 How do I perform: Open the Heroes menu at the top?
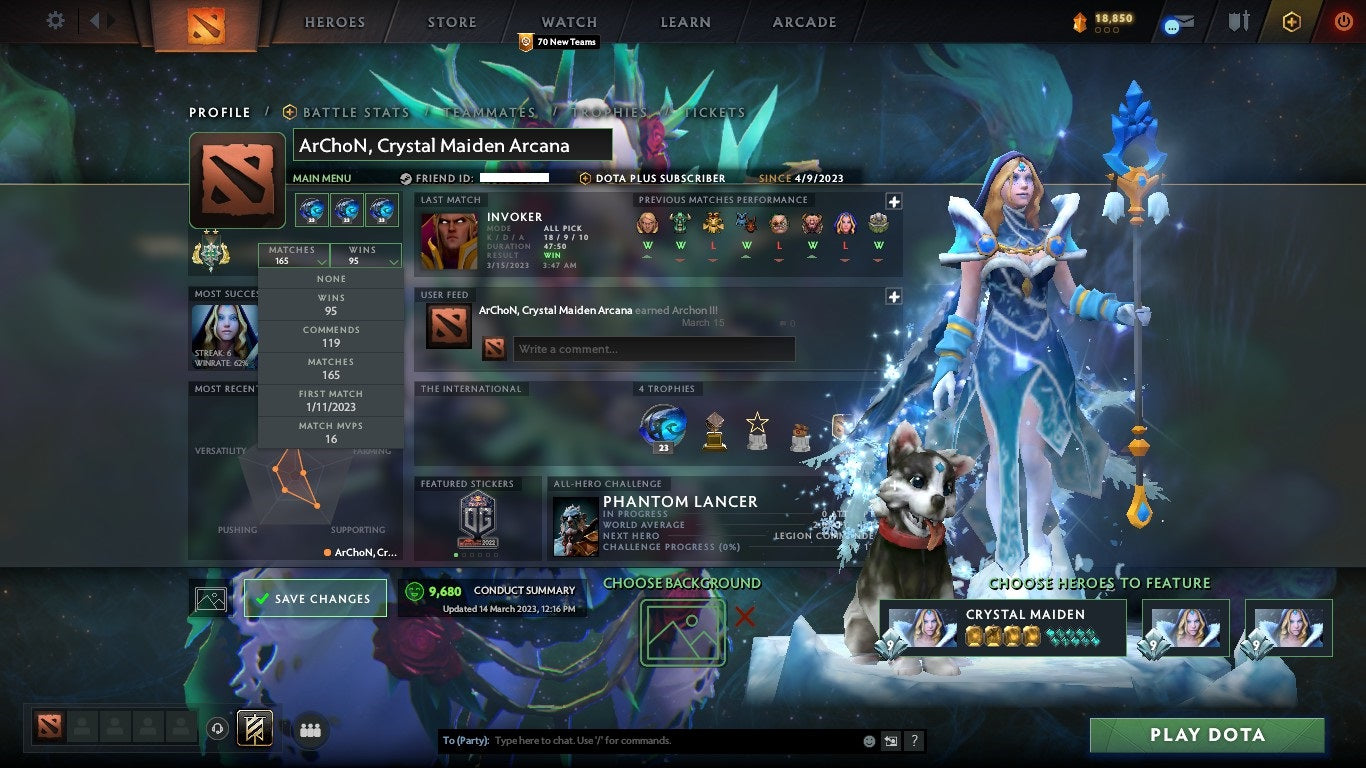click(x=334, y=21)
